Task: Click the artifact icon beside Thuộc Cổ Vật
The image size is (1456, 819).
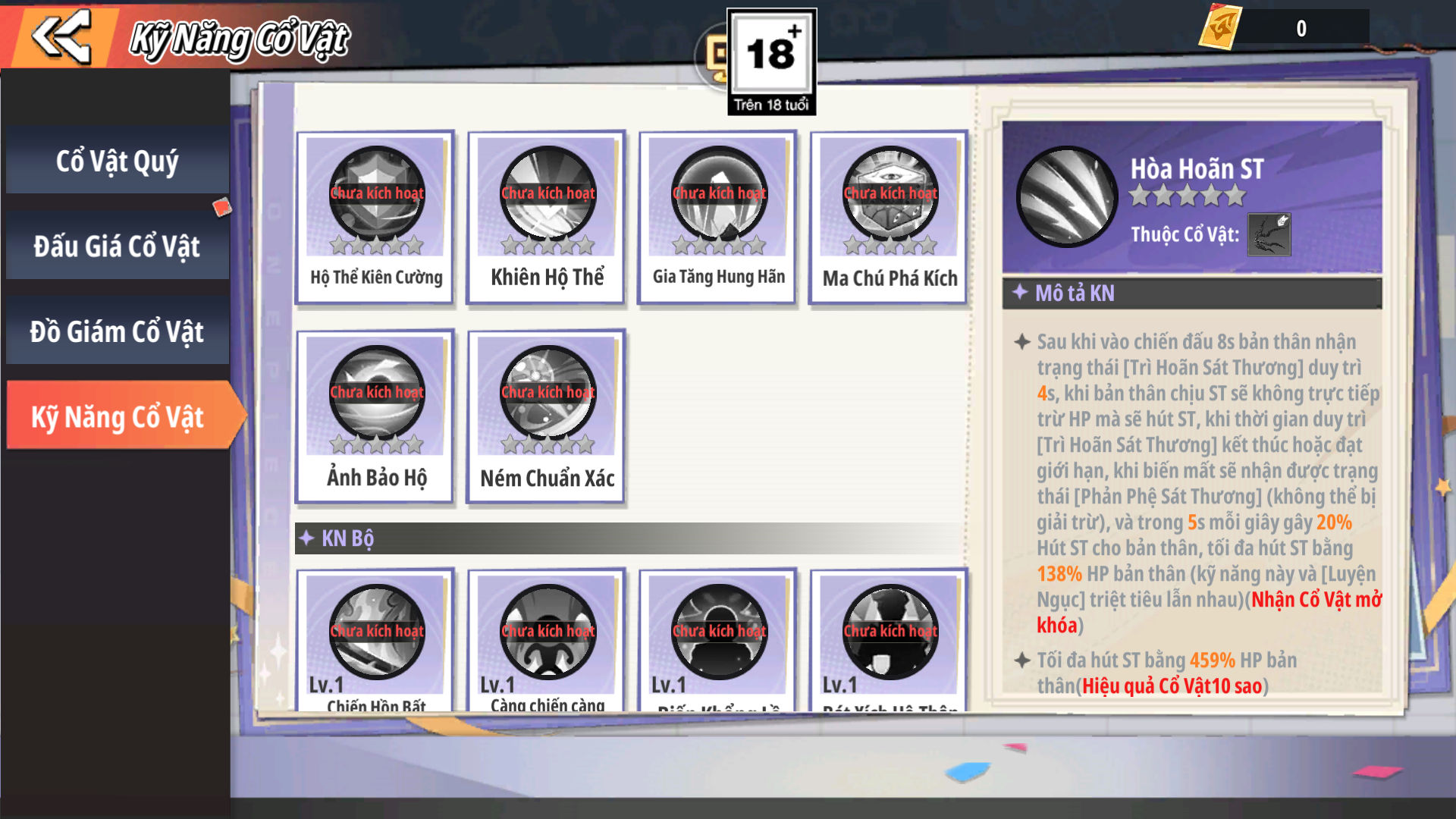Action: pyautogui.click(x=1269, y=234)
